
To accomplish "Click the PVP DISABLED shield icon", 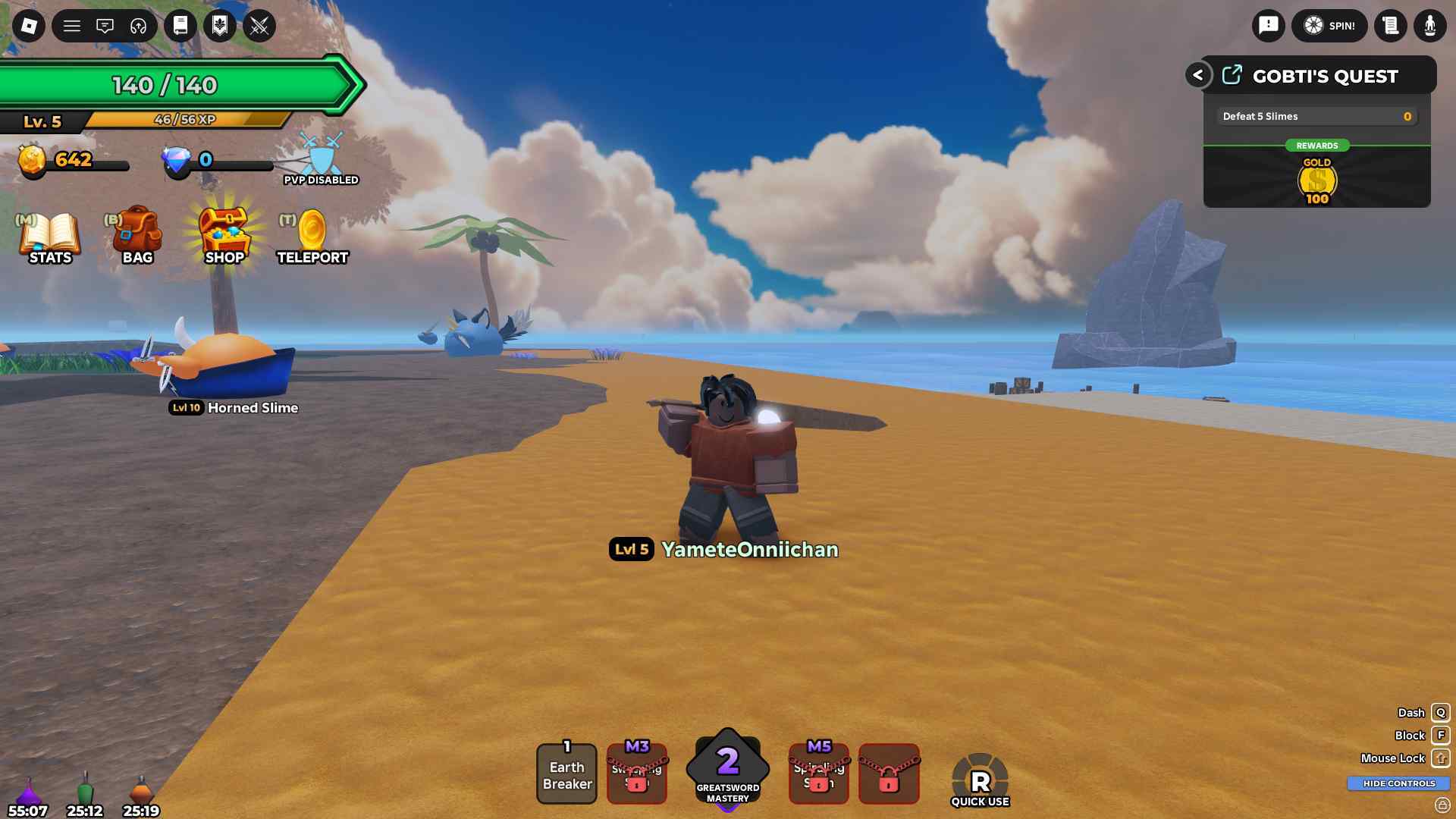I will click(x=320, y=155).
